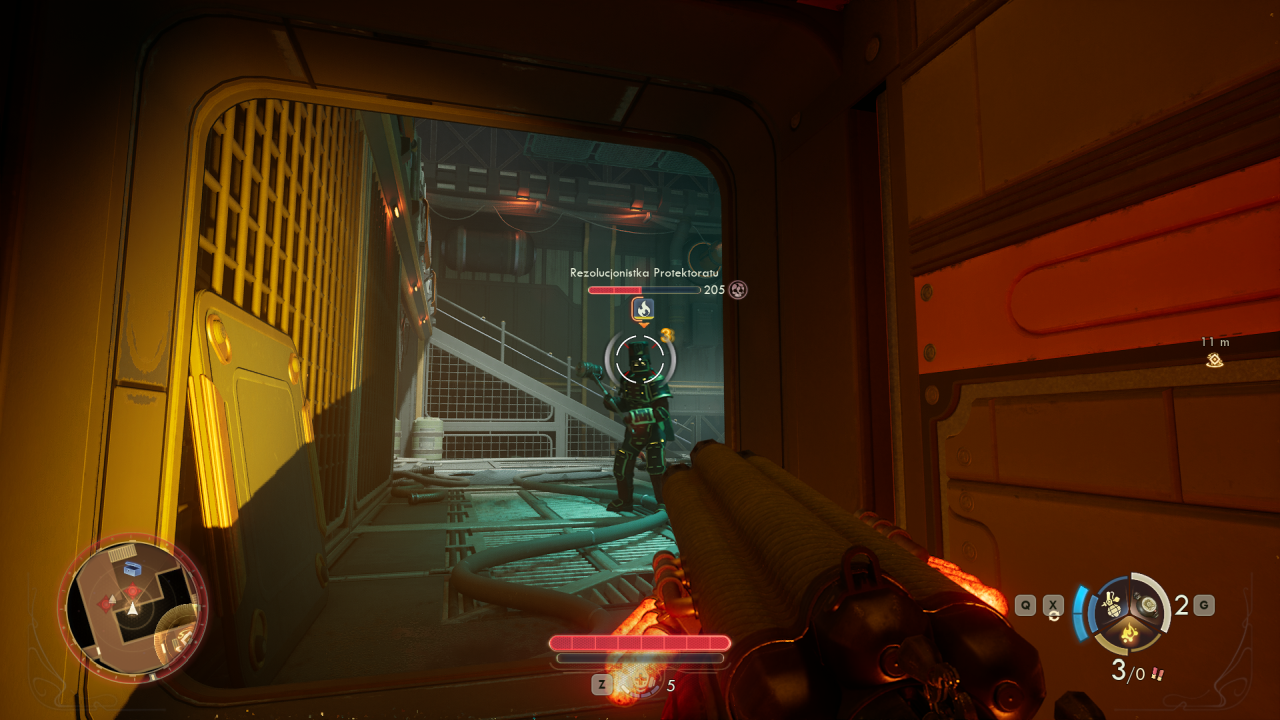
Task: Select the objective marker showing 11 m
Action: (1215, 359)
